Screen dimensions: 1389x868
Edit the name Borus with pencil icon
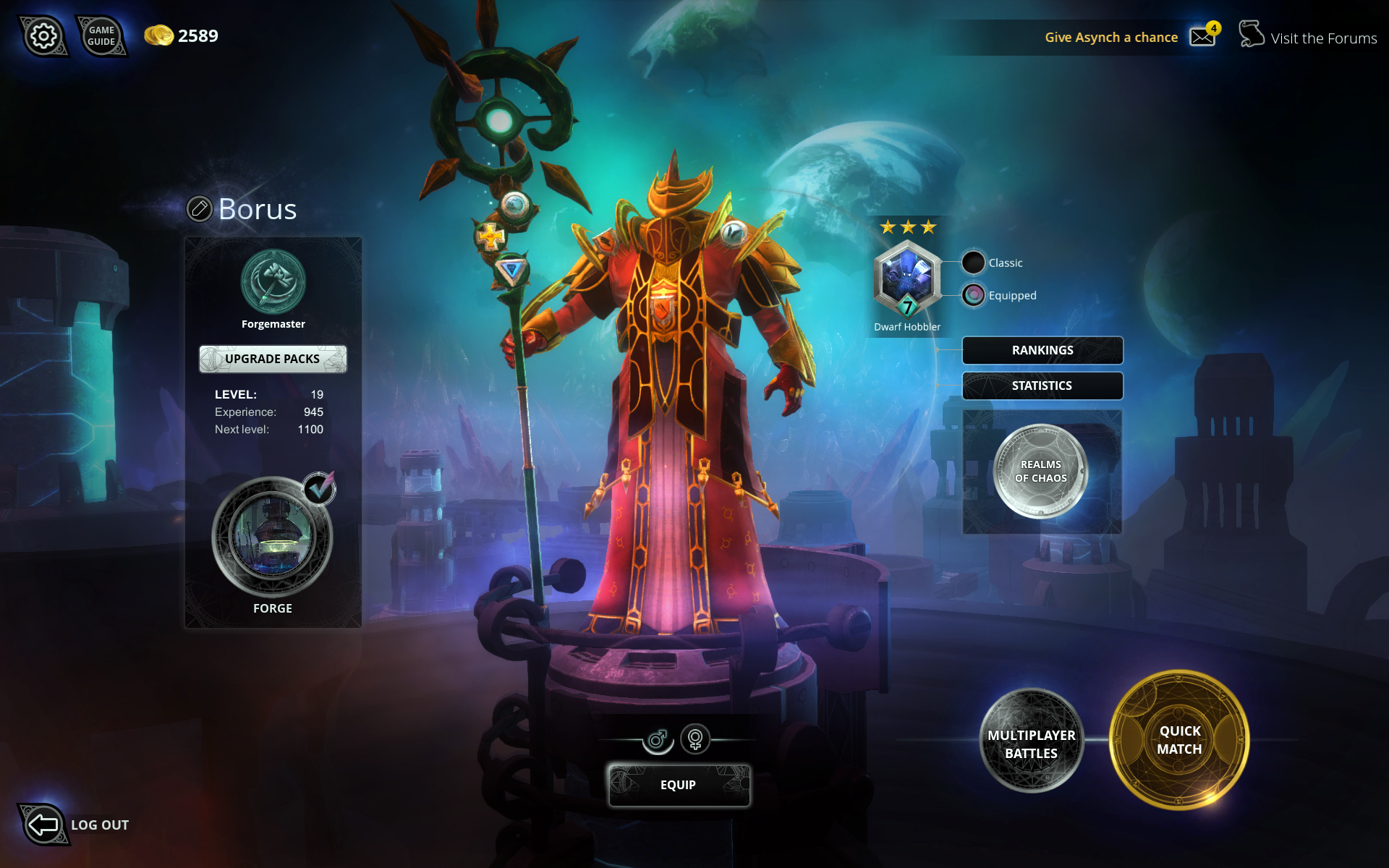pos(199,209)
